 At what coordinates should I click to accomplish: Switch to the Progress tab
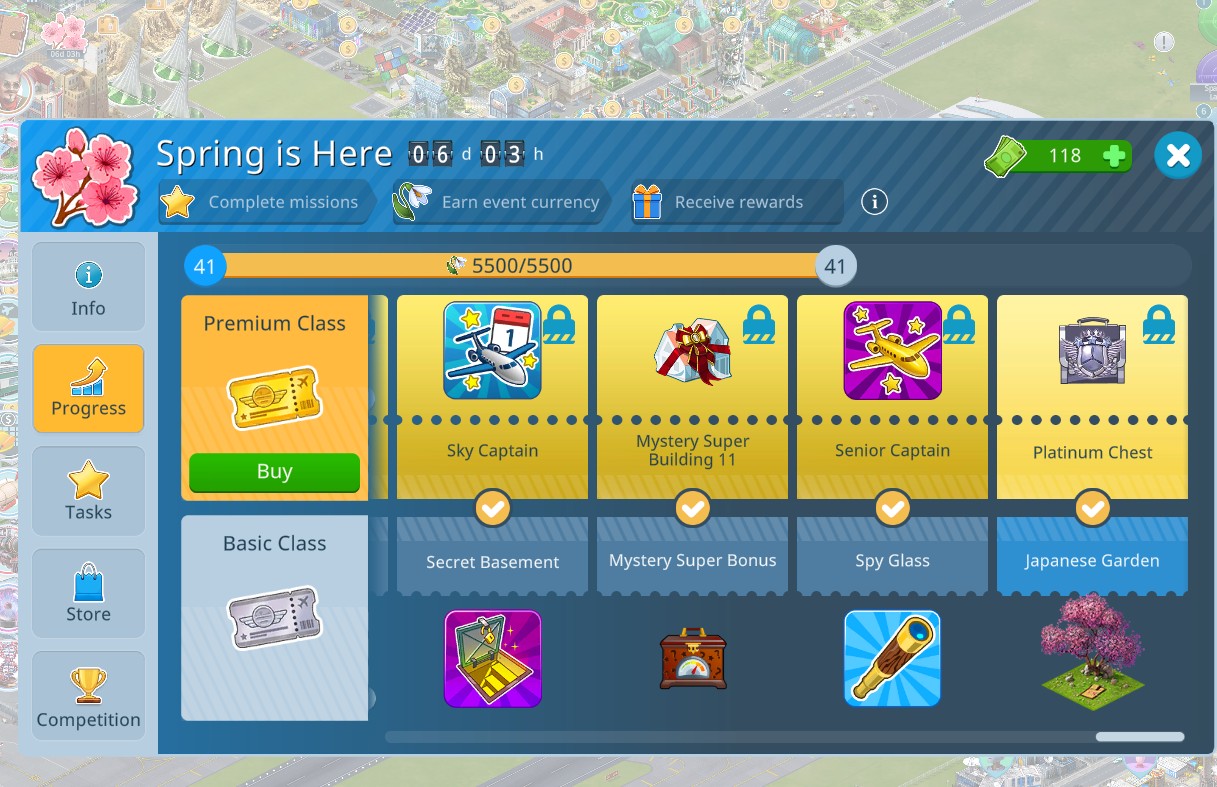point(88,389)
